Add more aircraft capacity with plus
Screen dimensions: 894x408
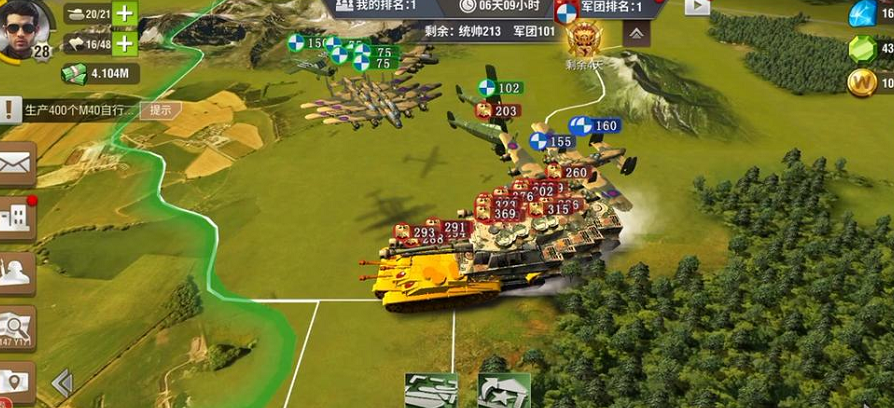point(124,44)
